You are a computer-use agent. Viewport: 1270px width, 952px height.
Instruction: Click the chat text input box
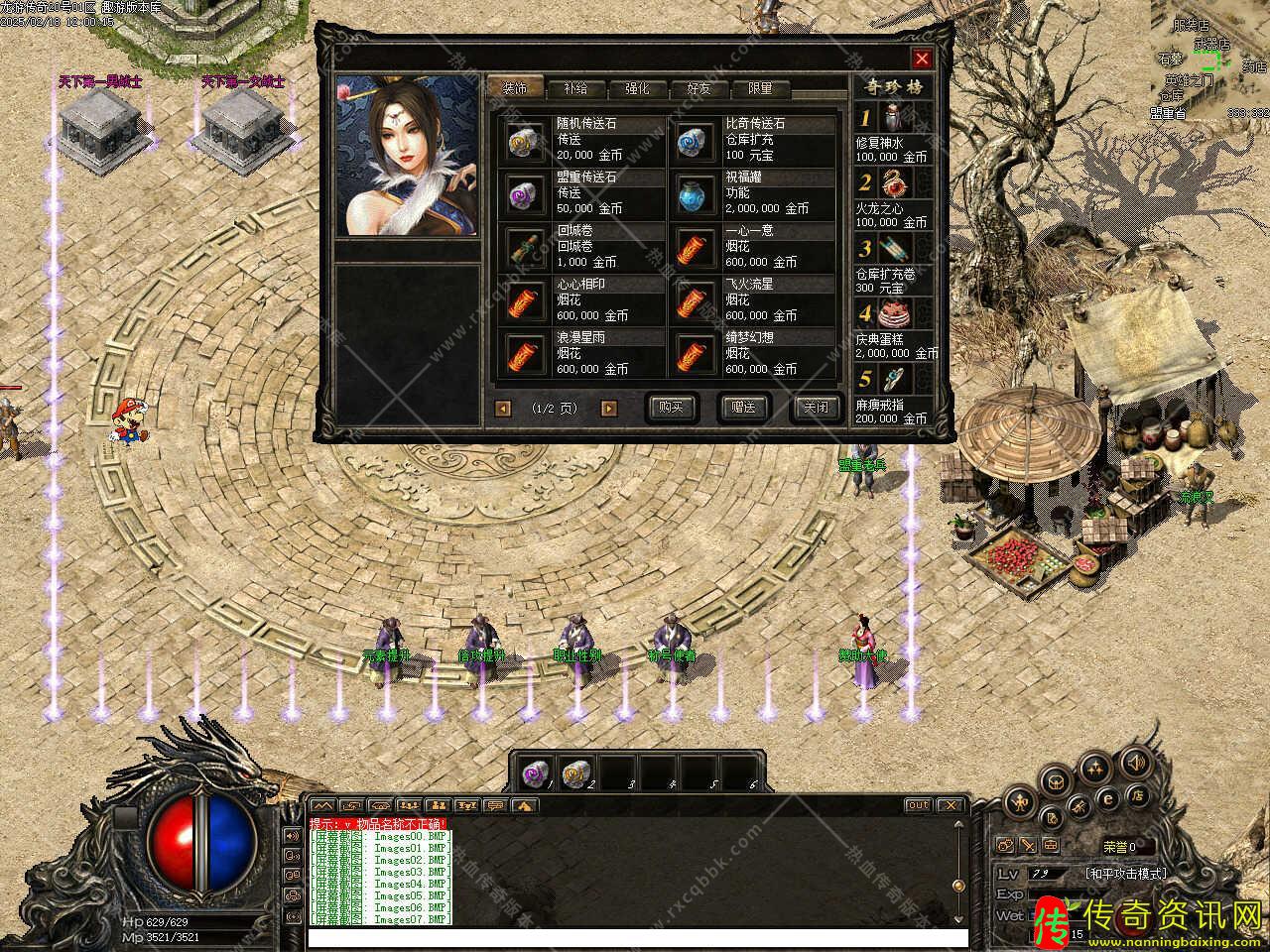click(637, 937)
